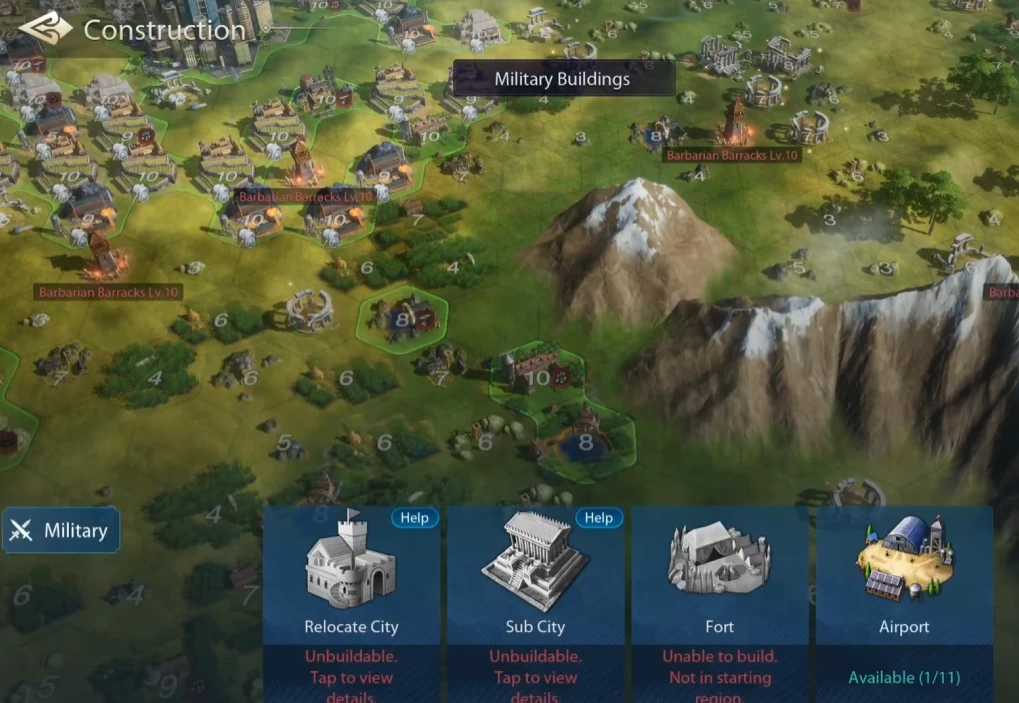
Task: Go back using the Construction arrow
Action: 44,29
